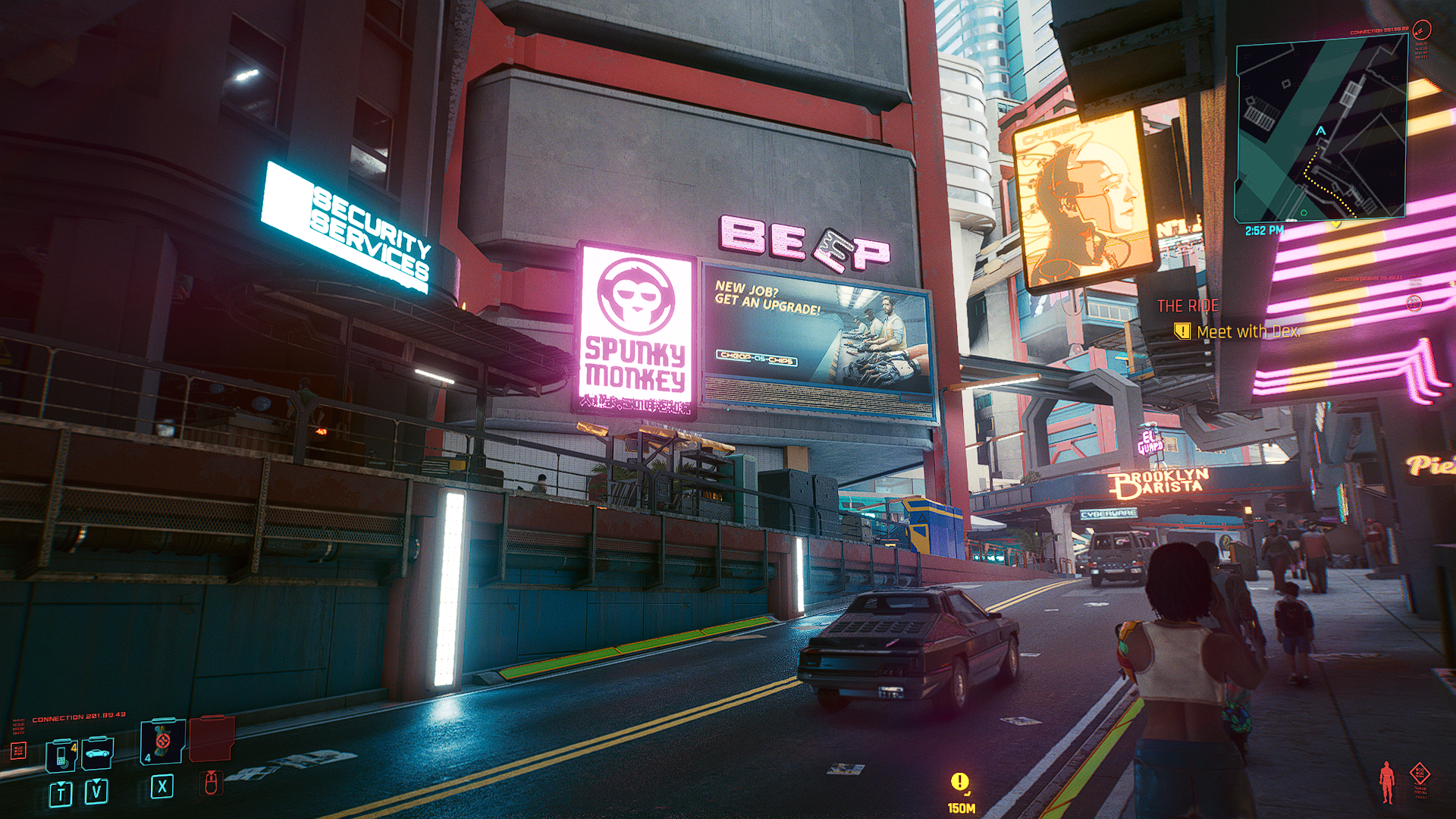Image resolution: width=1456 pixels, height=819 pixels.
Task: Click the red body stance indicator
Action: [x=1387, y=781]
